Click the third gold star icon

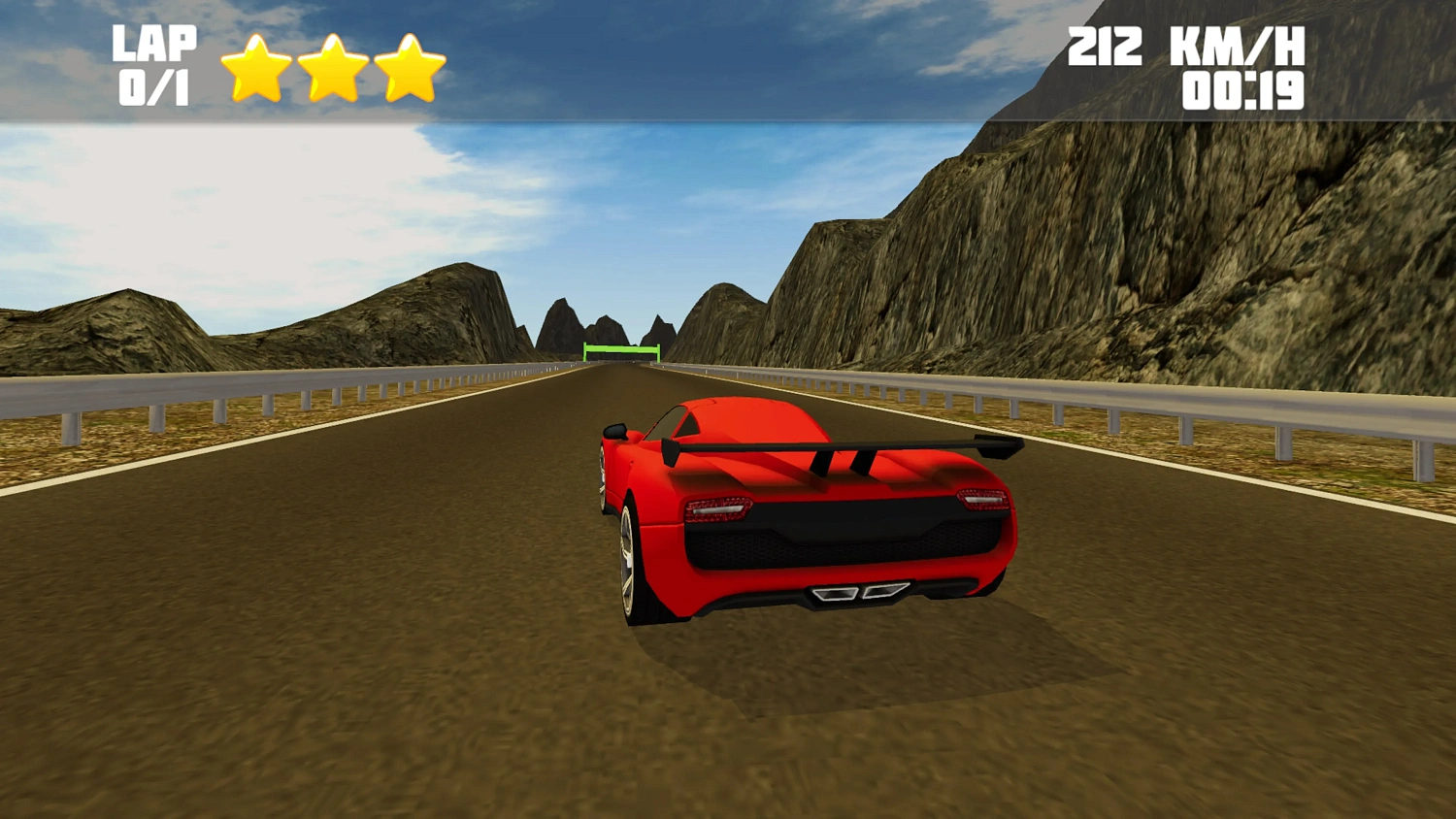[x=411, y=66]
